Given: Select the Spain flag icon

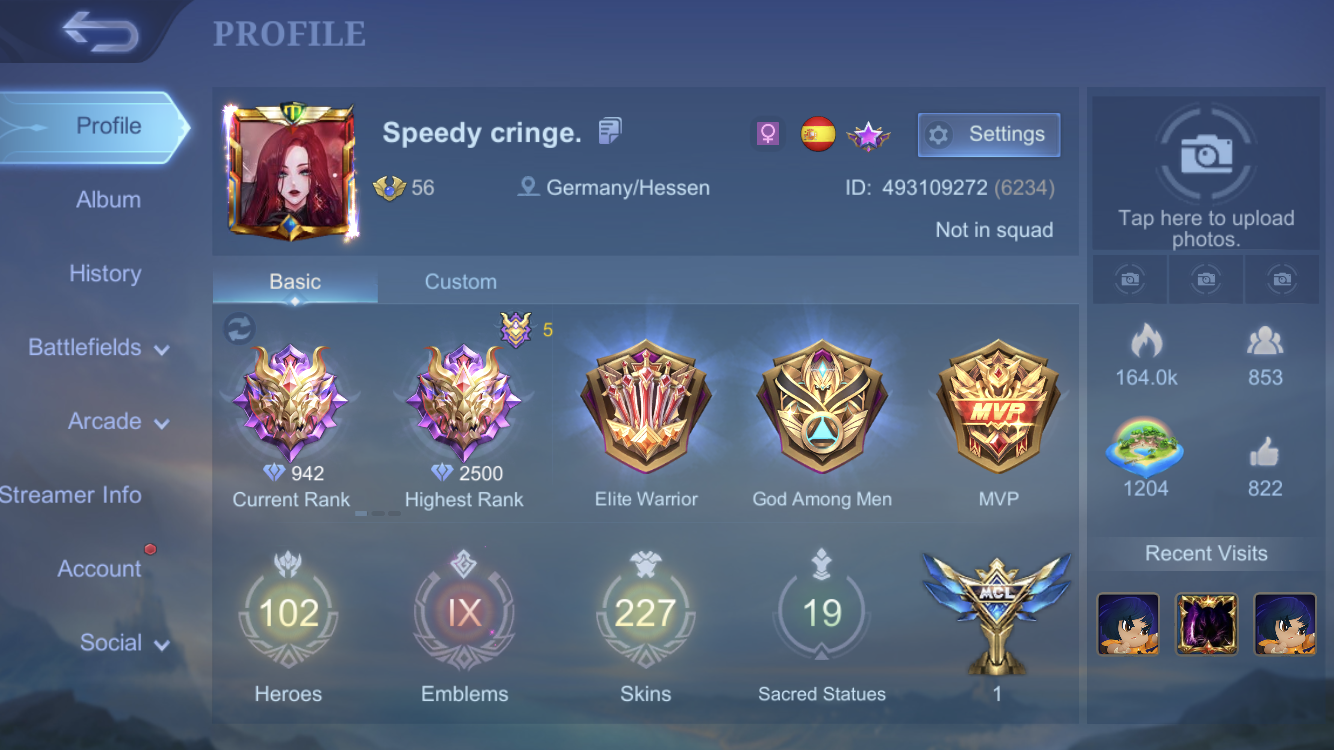Looking at the screenshot, I should click(817, 131).
